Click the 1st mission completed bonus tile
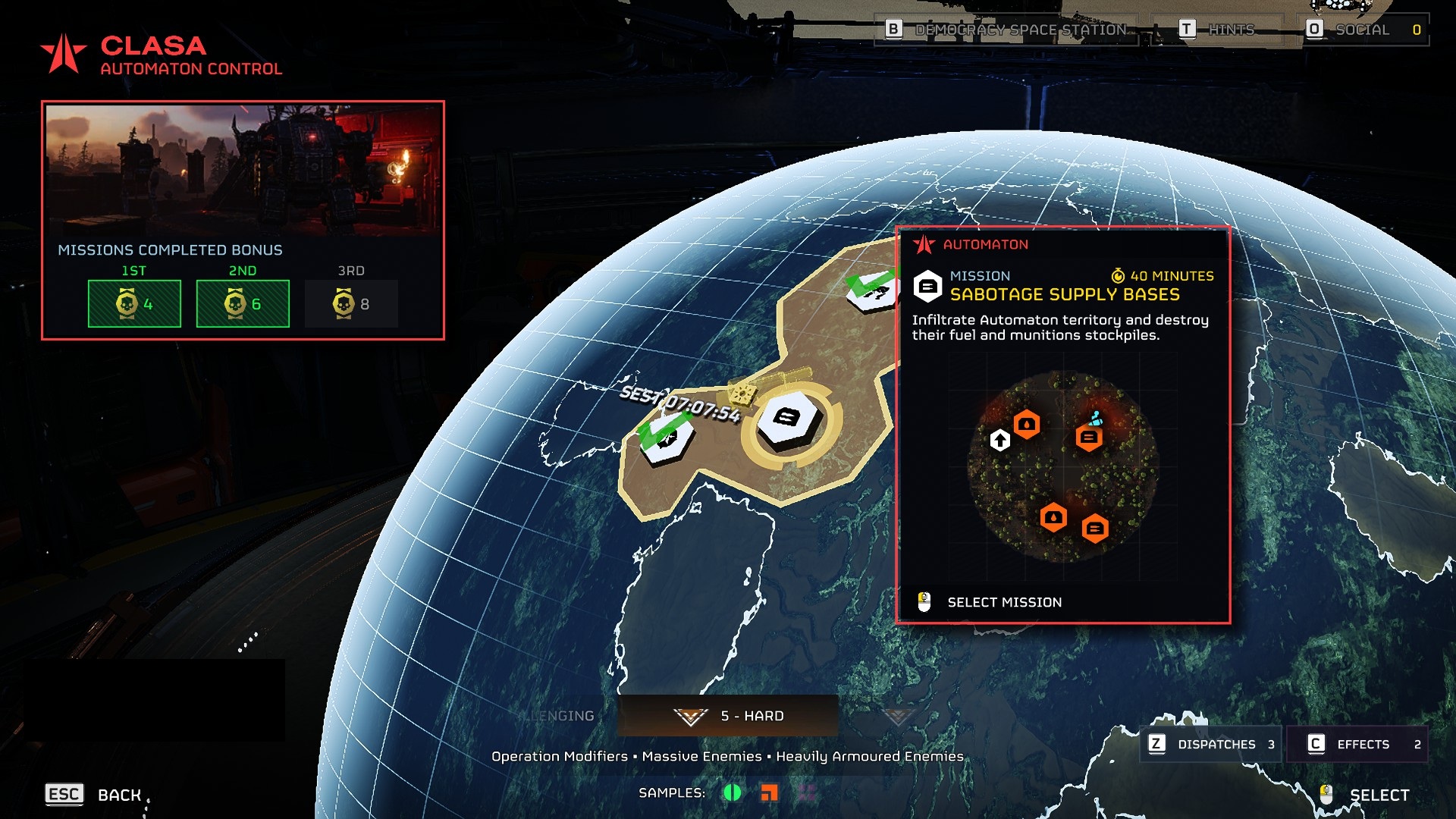 [x=134, y=303]
